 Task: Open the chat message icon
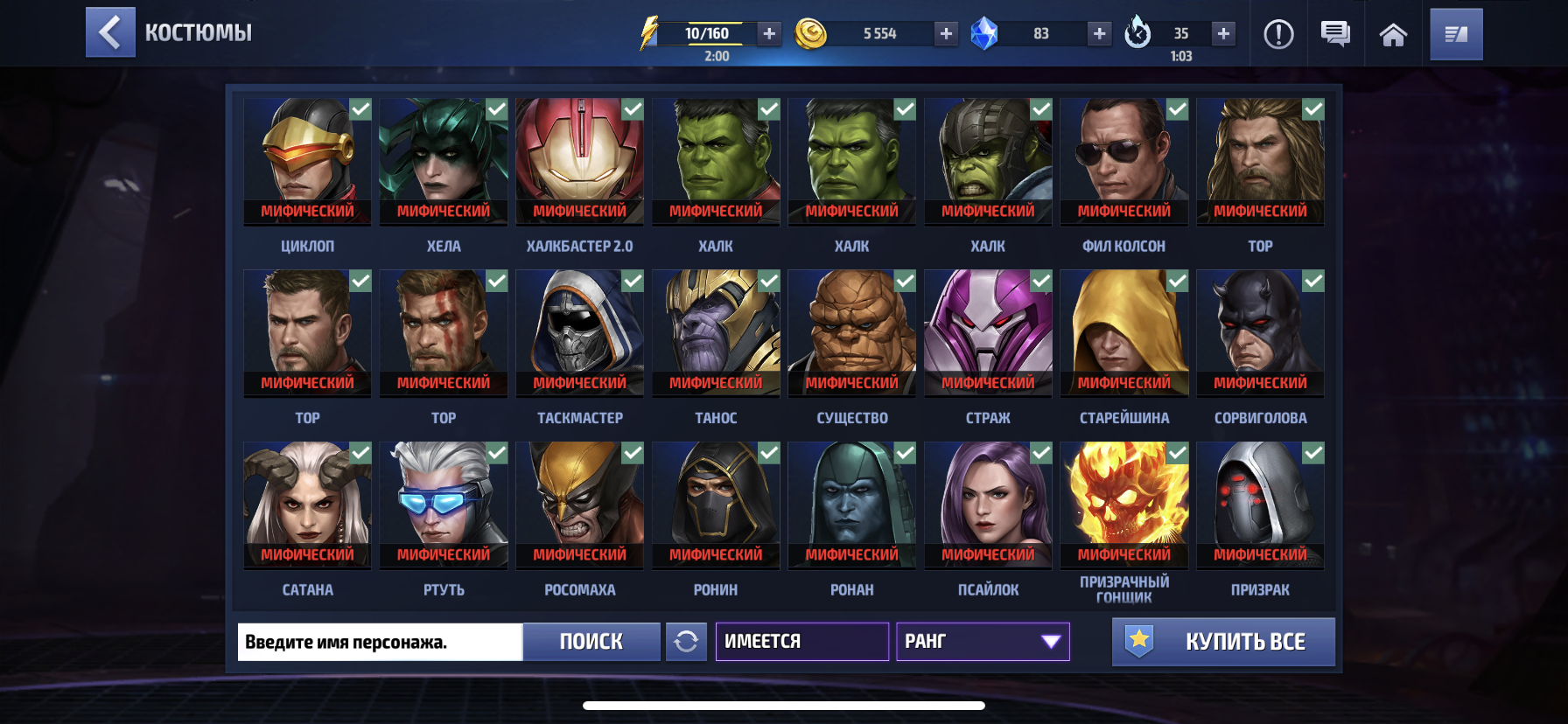[x=1333, y=33]
